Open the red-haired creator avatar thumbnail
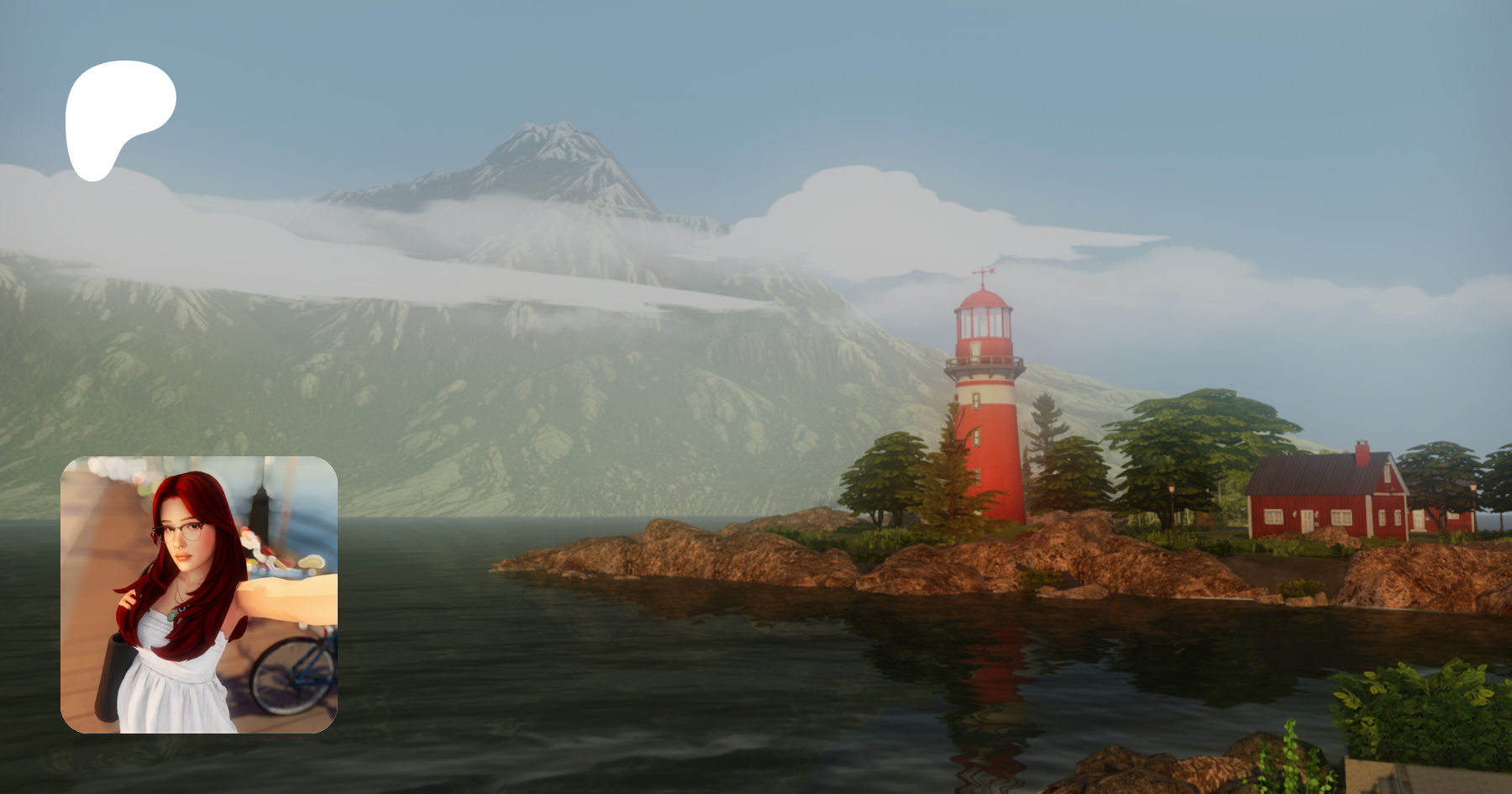Screen dimensions: 1512x794 coord(199,594)
